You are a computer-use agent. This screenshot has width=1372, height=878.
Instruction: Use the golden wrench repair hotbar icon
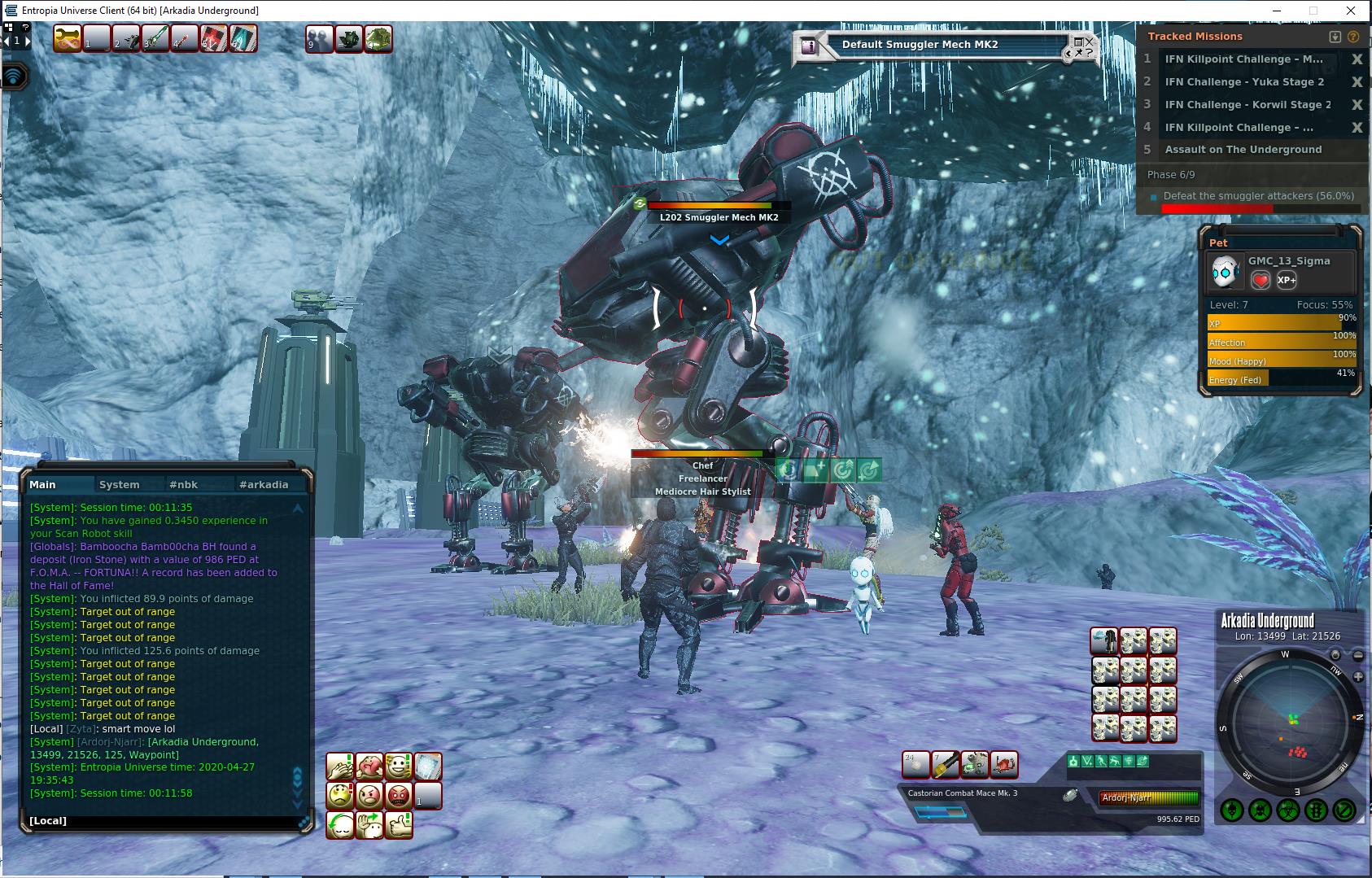67,38
